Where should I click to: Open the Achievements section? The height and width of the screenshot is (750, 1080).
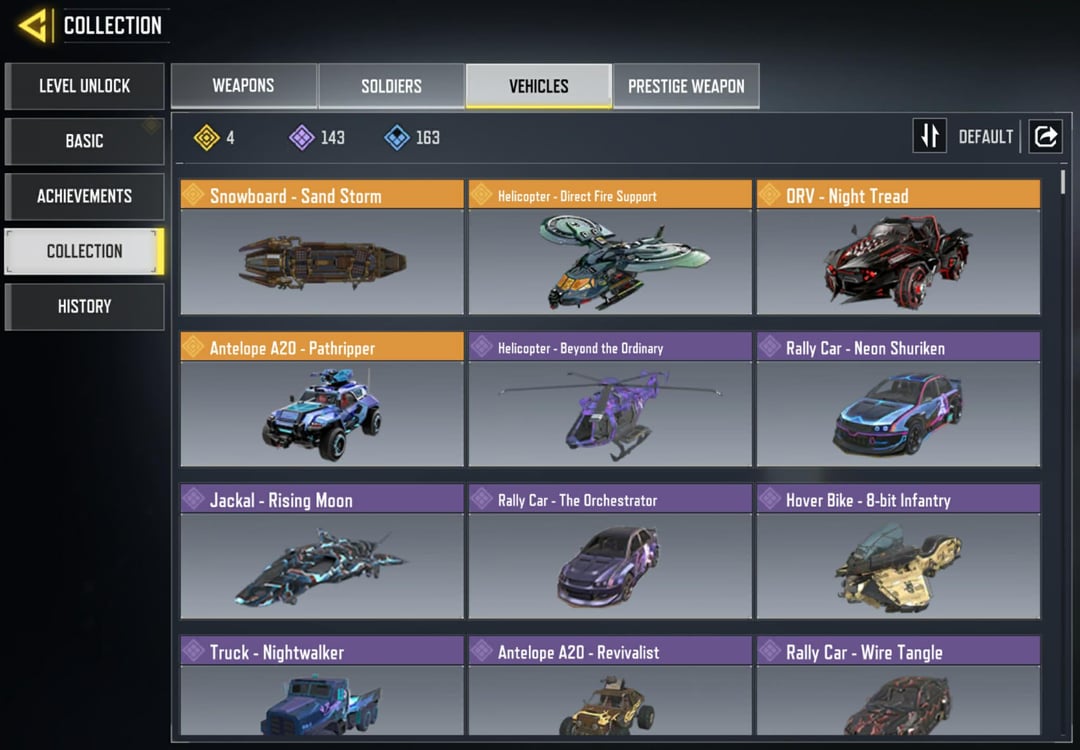click(x=84, y=196)
